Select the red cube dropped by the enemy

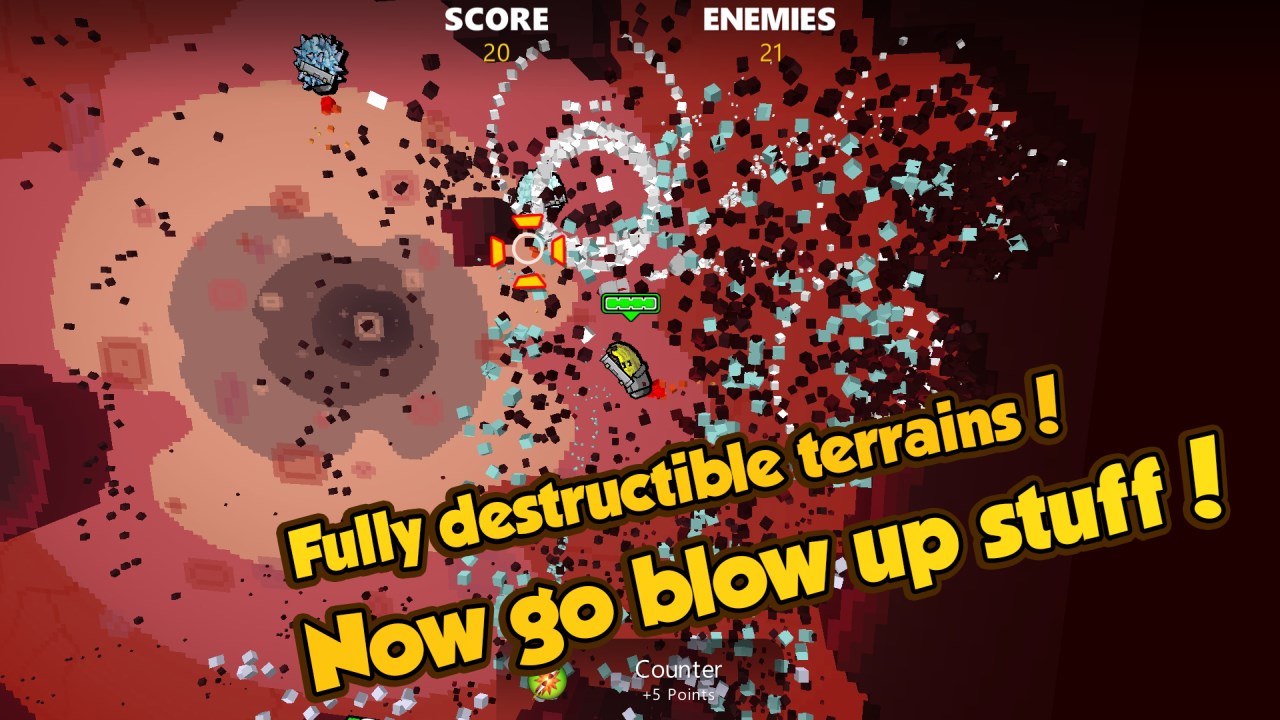pyautogui.click(x=326, y=103)
